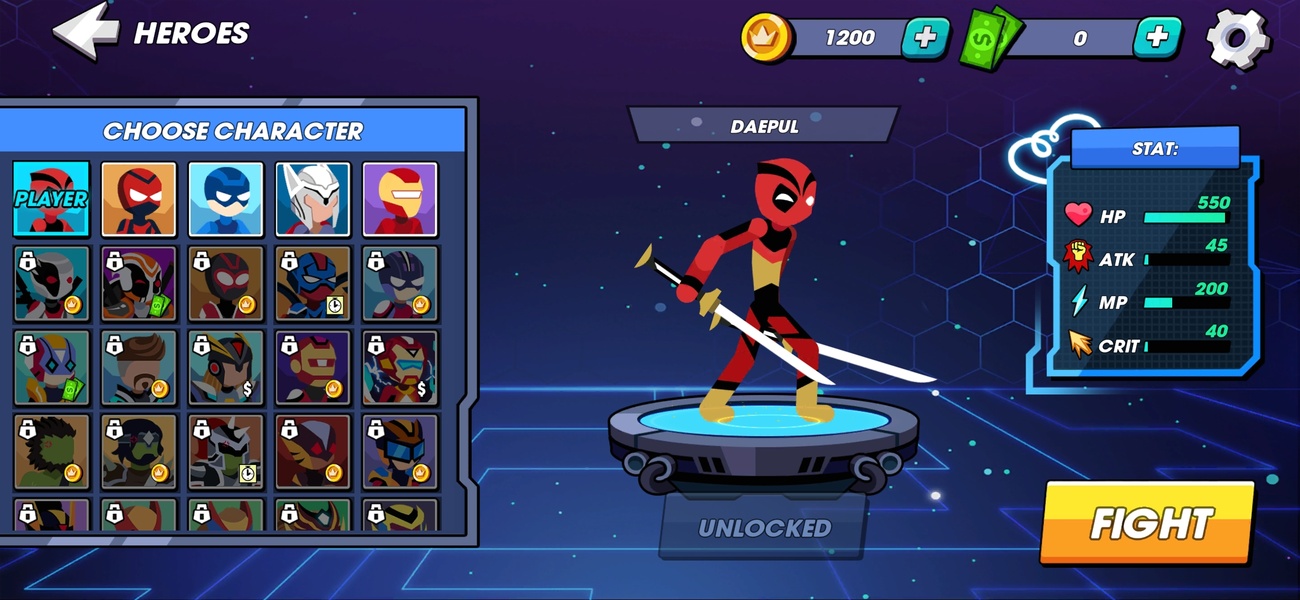
Task: Select the silver winged-helmet hero tile
Action: (x=313, y=198)
